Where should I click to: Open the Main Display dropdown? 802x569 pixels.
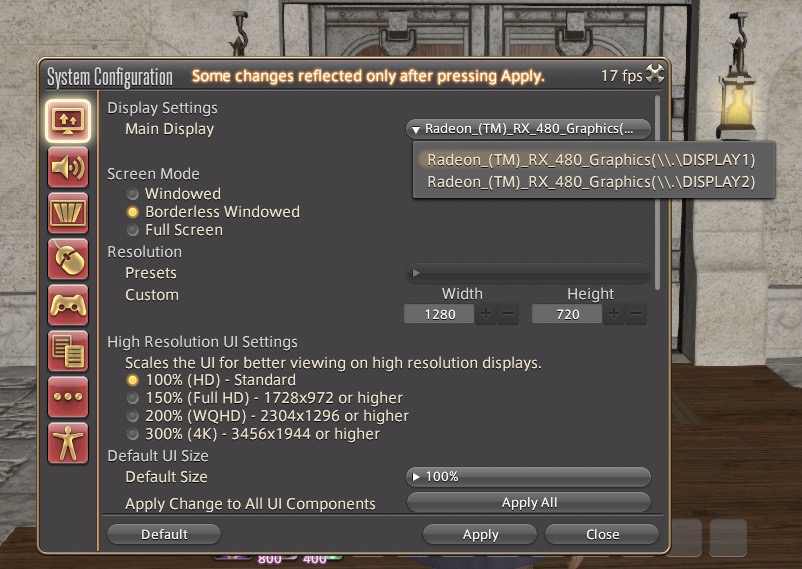[528, 129]
